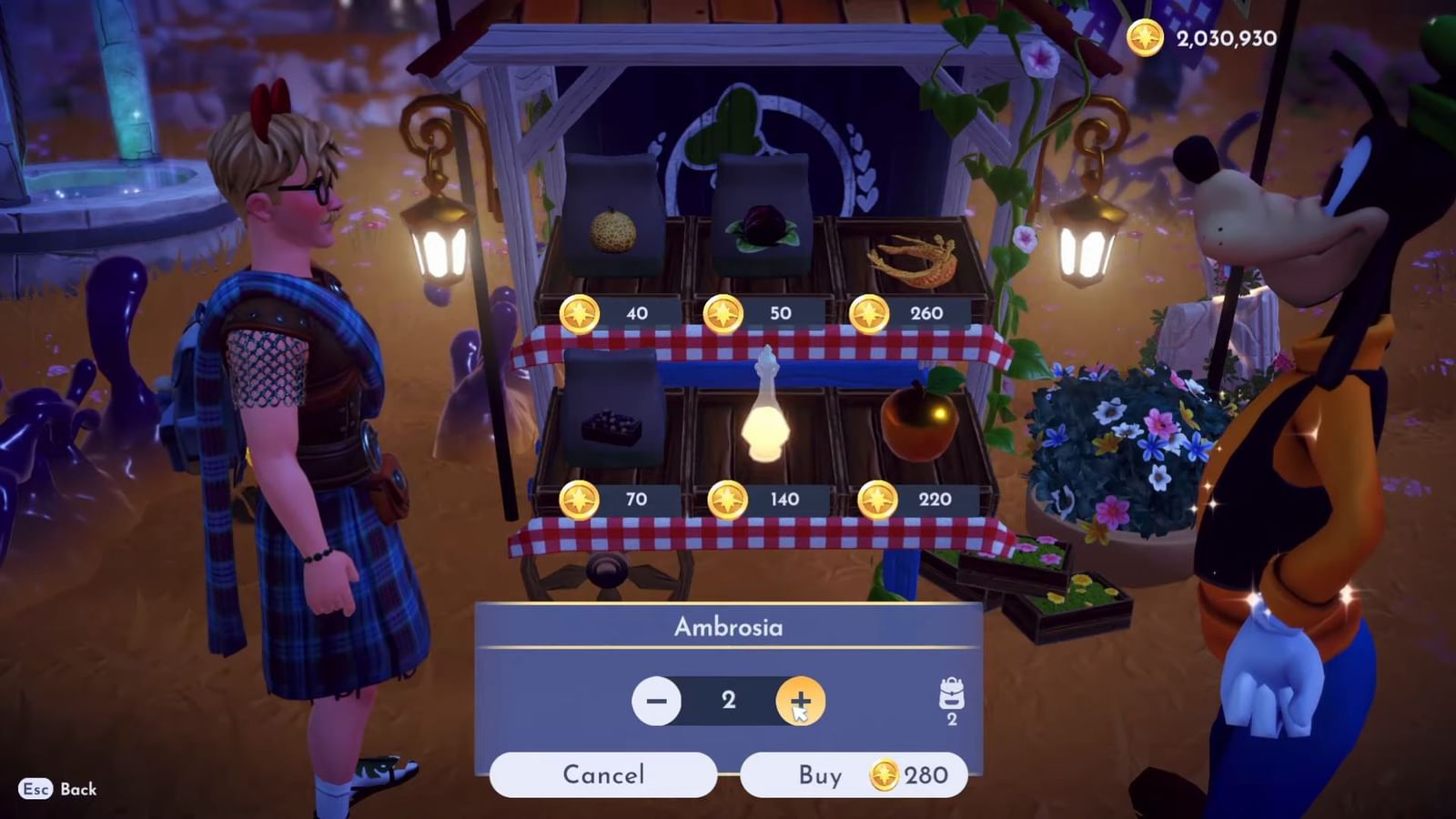Click the coin icon beside the 140 price
Image resolution: width=1456 pixels, height=819 pixels.
(x=727, y=499)
